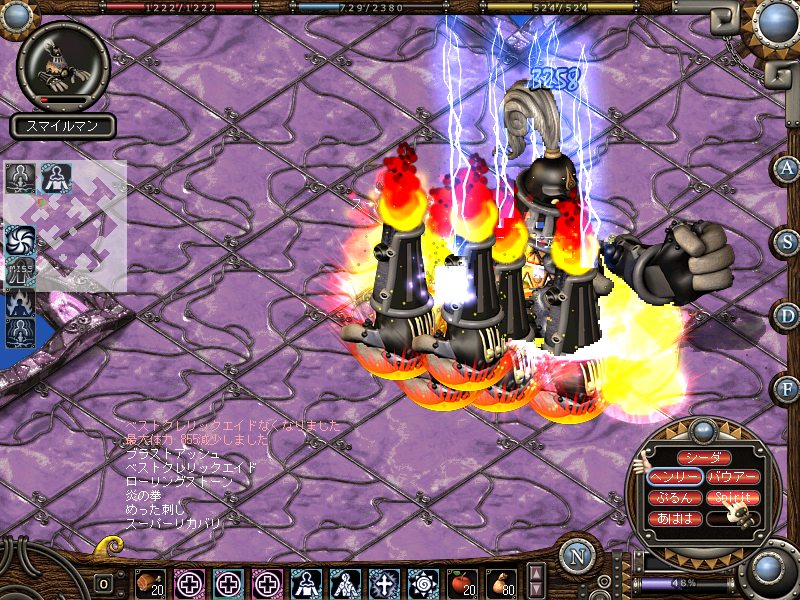Screen dimensions: 800x600
Task: Click the D shortcut button
Action: tap(786, 315)
